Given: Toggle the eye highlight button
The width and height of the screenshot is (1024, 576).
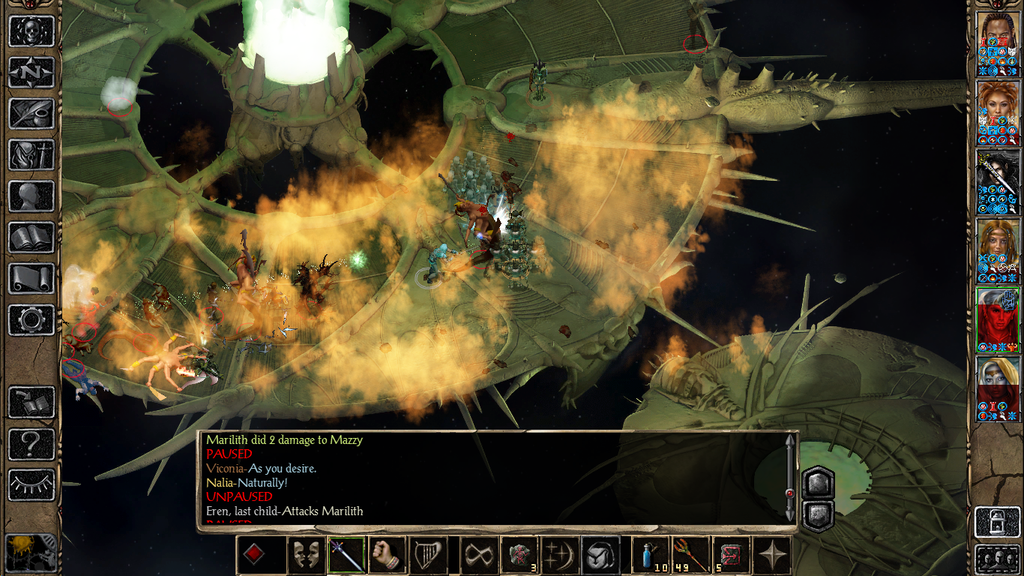Looking at the screenshot, I should click(x=31, y=484).
